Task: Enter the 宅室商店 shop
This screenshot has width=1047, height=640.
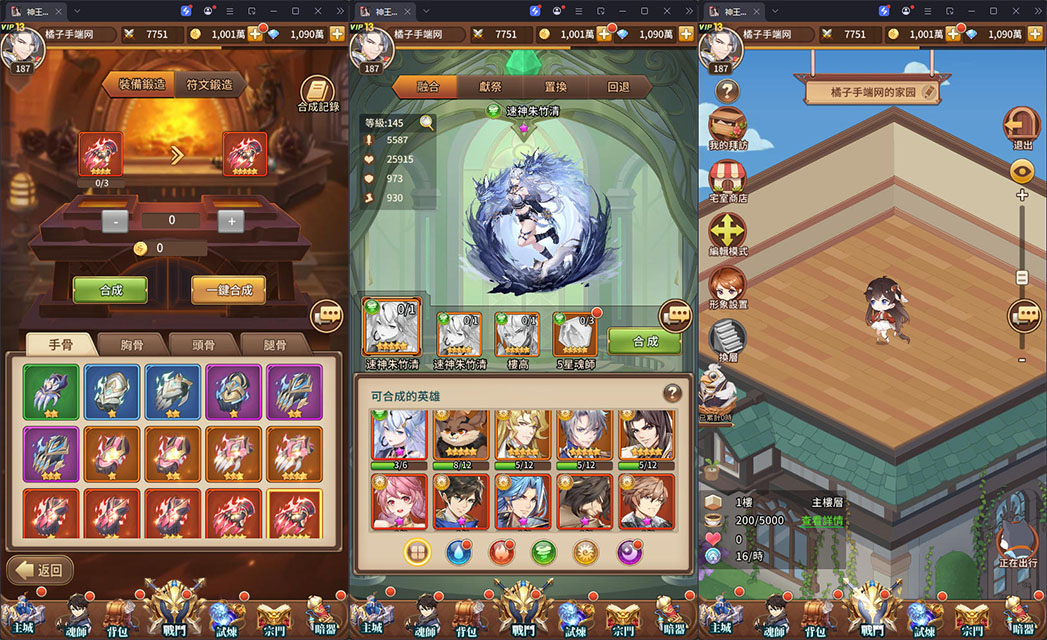Action: point(727,181)
